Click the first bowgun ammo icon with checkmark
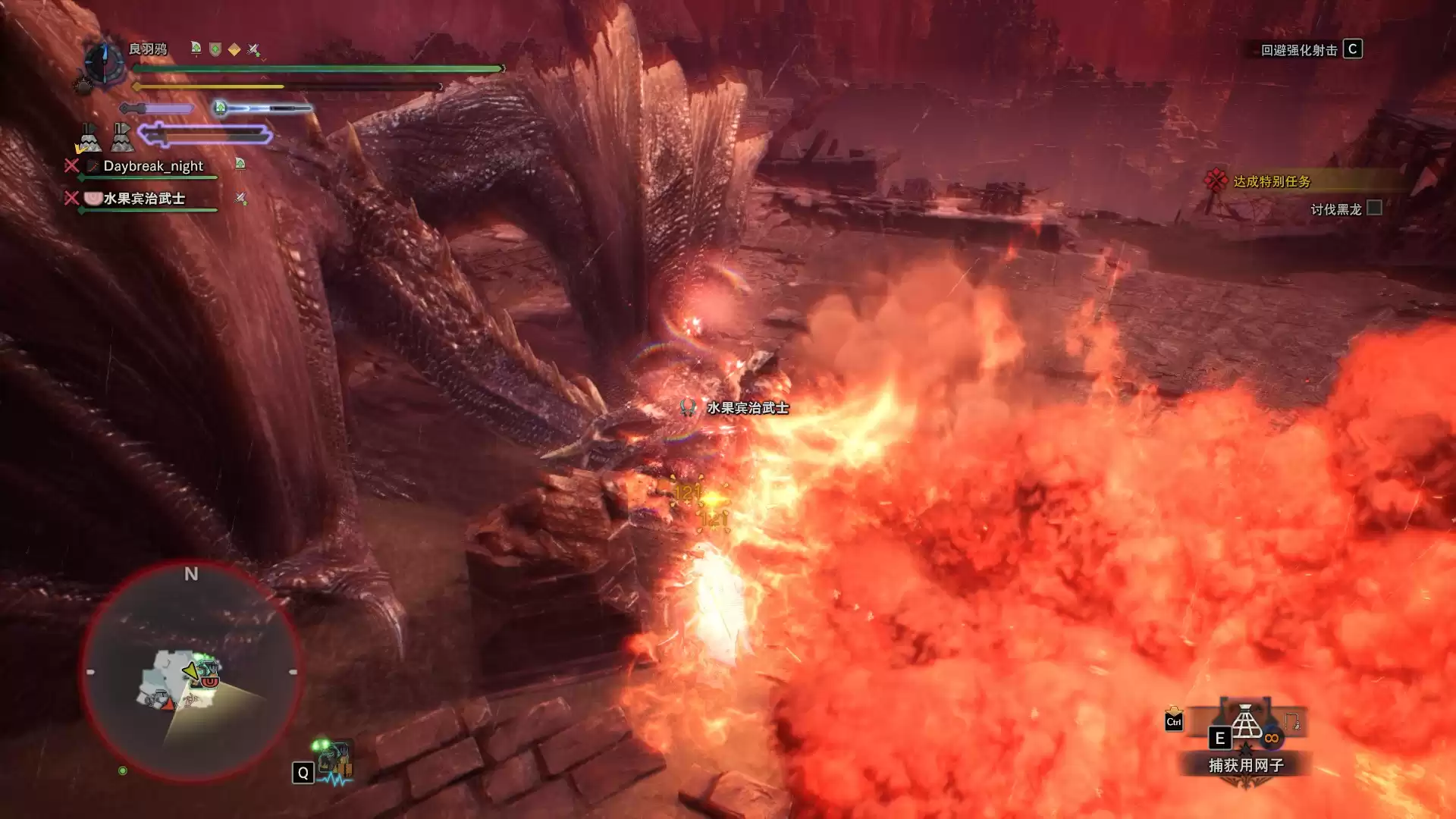The image size is (1456, 819). (88, 139)
